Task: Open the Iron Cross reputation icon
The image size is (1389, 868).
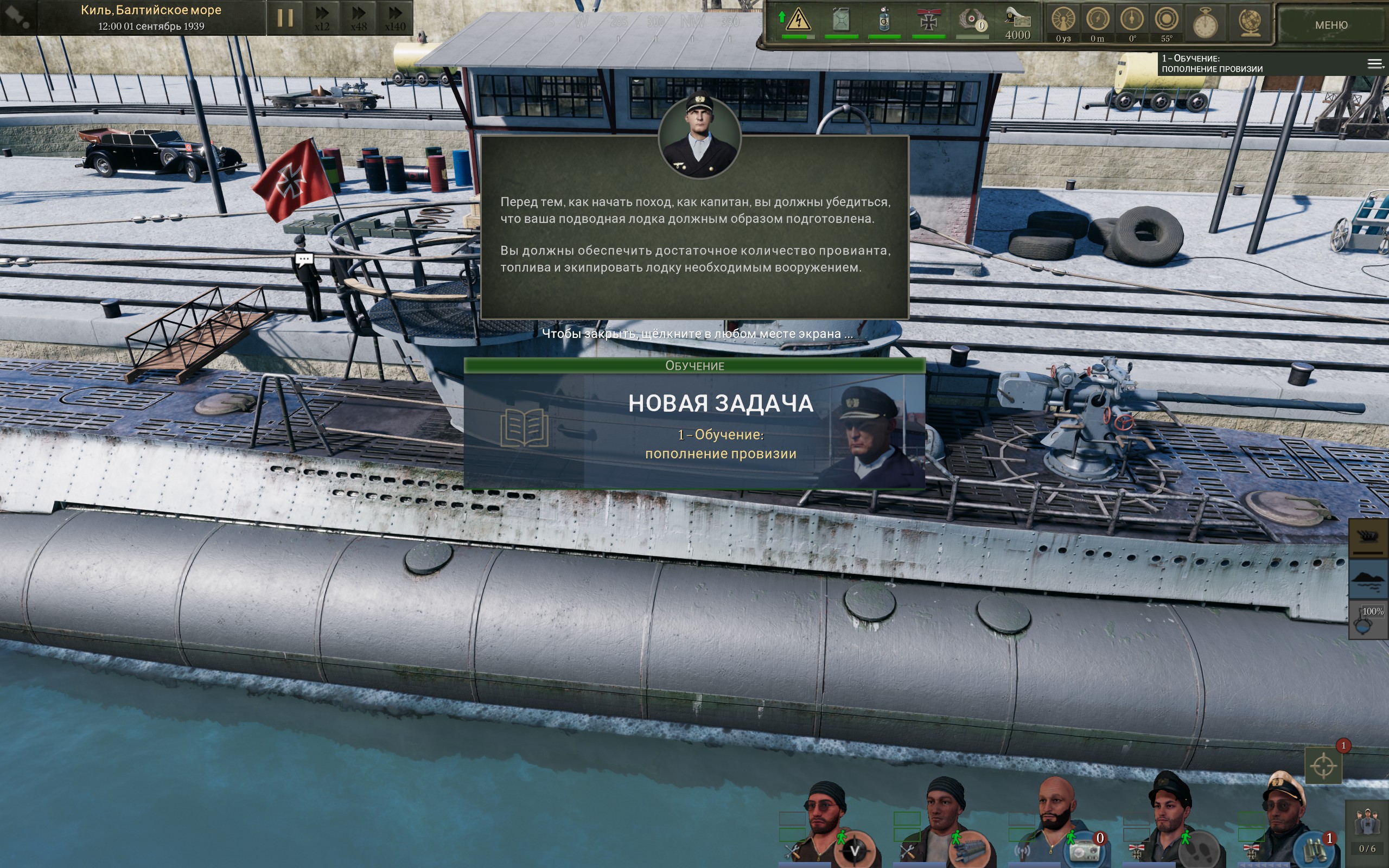Action: click(928, 21)
